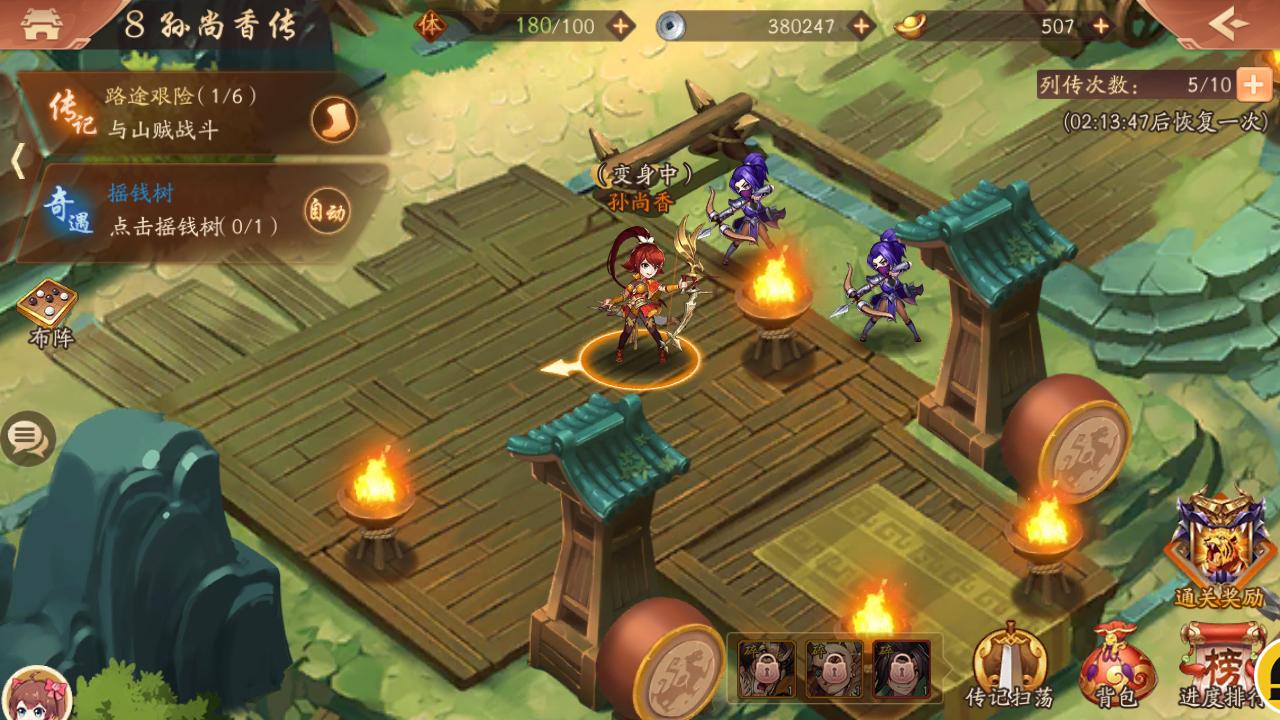
Task: Open the chat bubble
Action: tap(27, 437)
